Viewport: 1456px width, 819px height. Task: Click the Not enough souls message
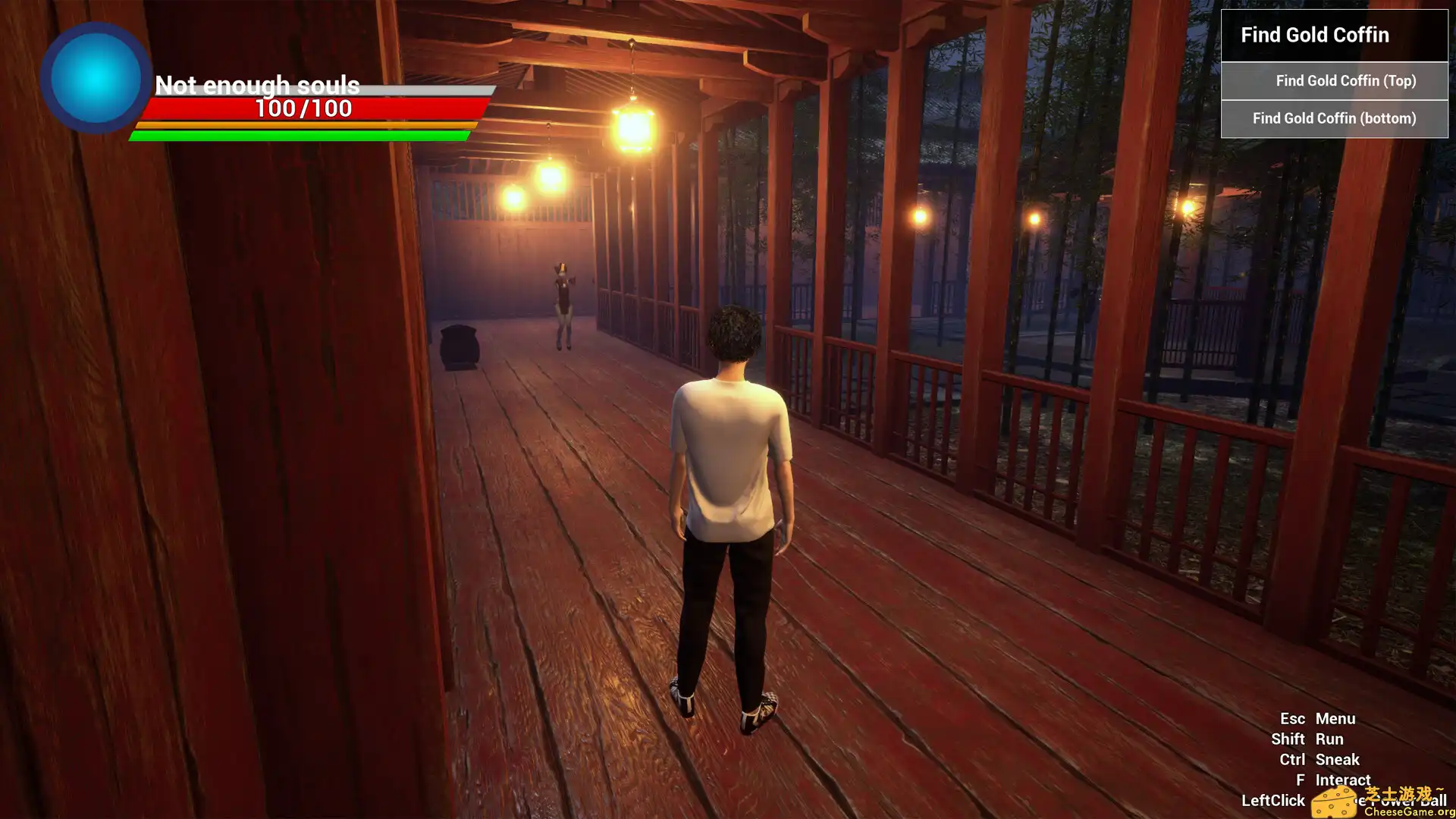pyautogui.click(x=258, y=86)
